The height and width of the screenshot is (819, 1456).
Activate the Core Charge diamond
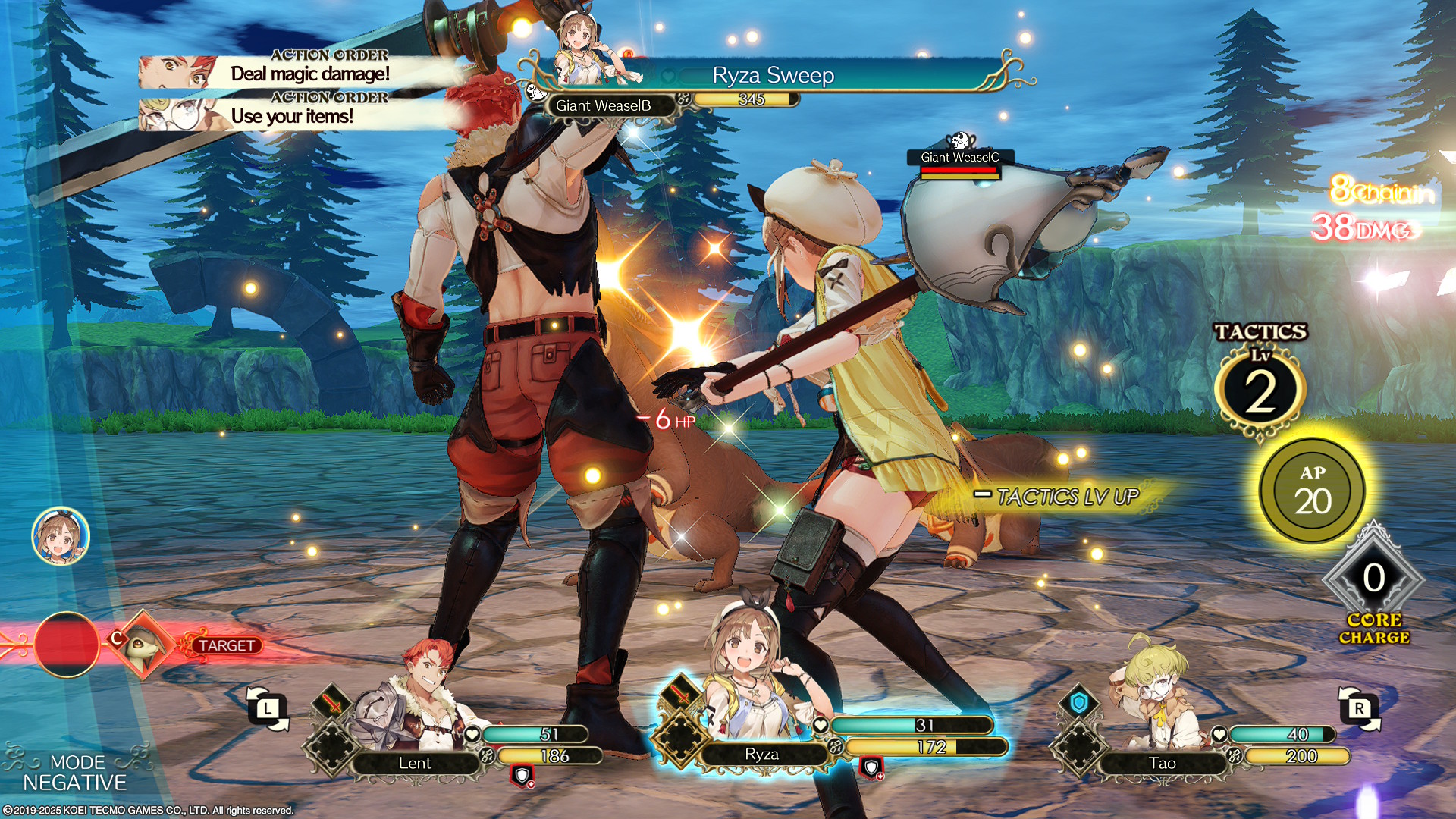(1373, 579)
